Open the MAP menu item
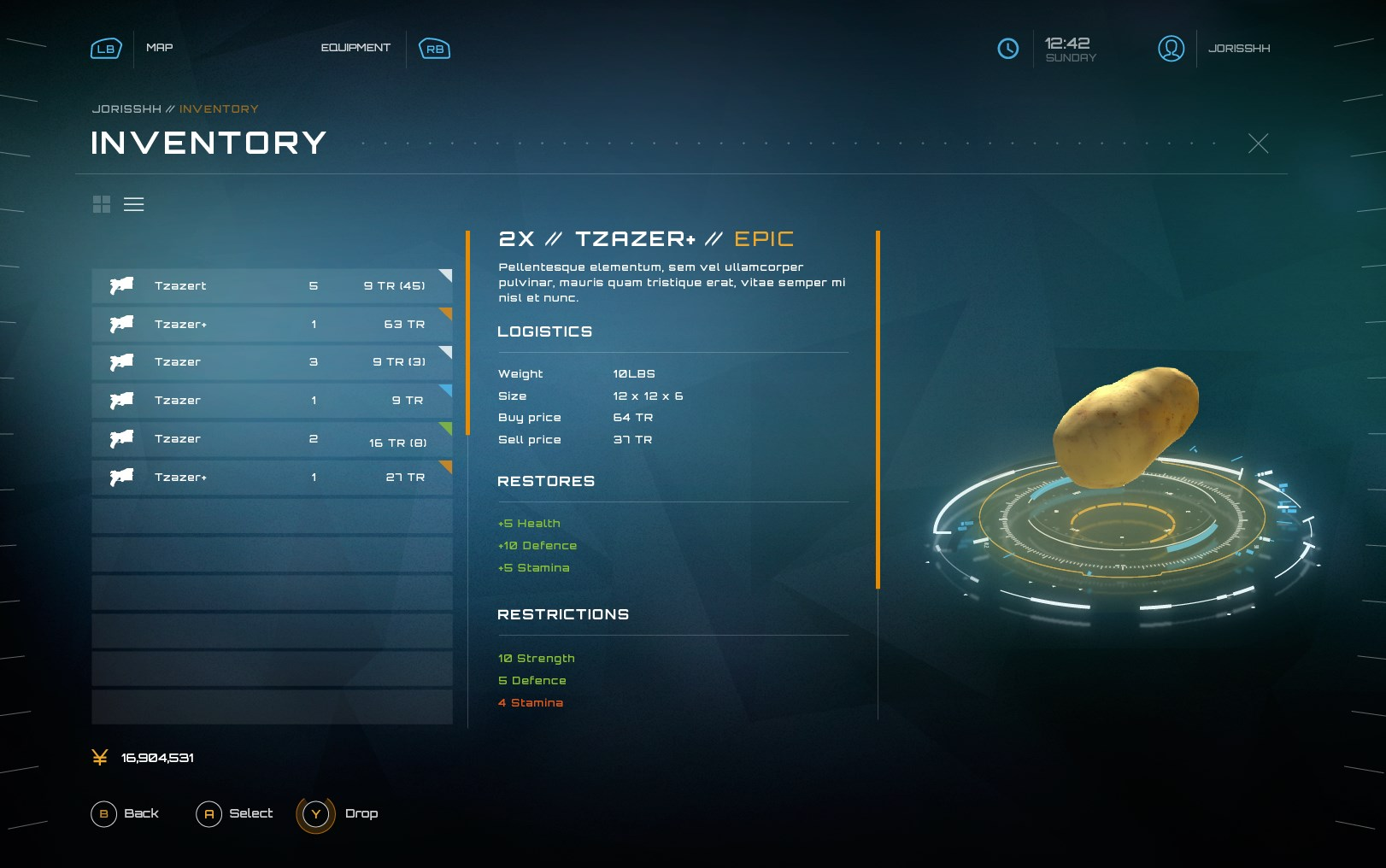1386x868 pixels. [161, 48]
